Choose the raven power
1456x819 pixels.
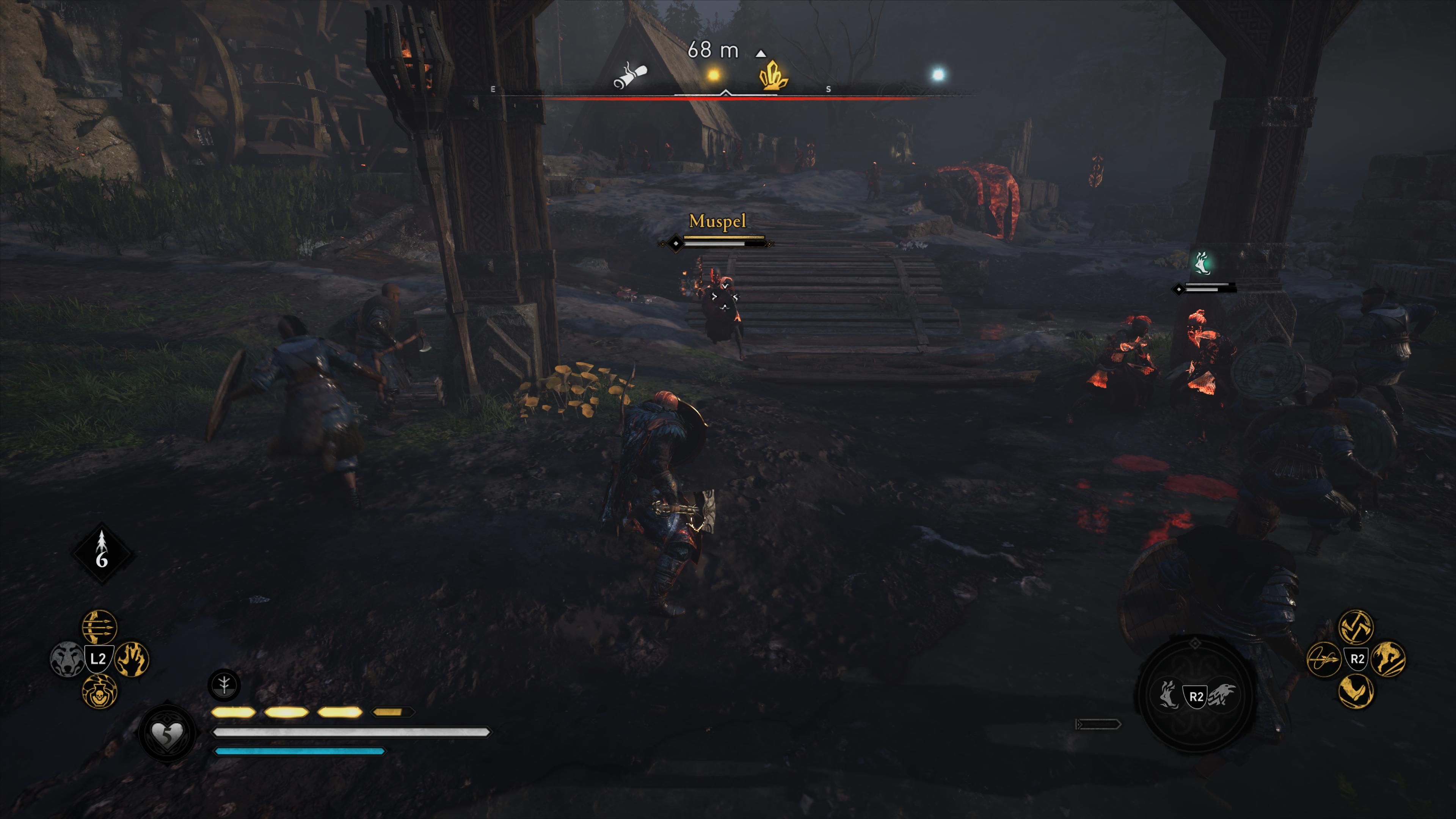[1222, 695]
